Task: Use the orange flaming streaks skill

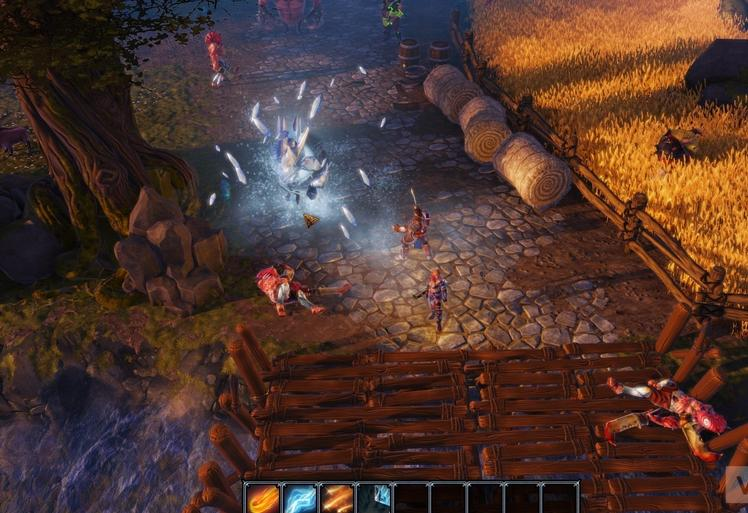Action: [338, 498]
